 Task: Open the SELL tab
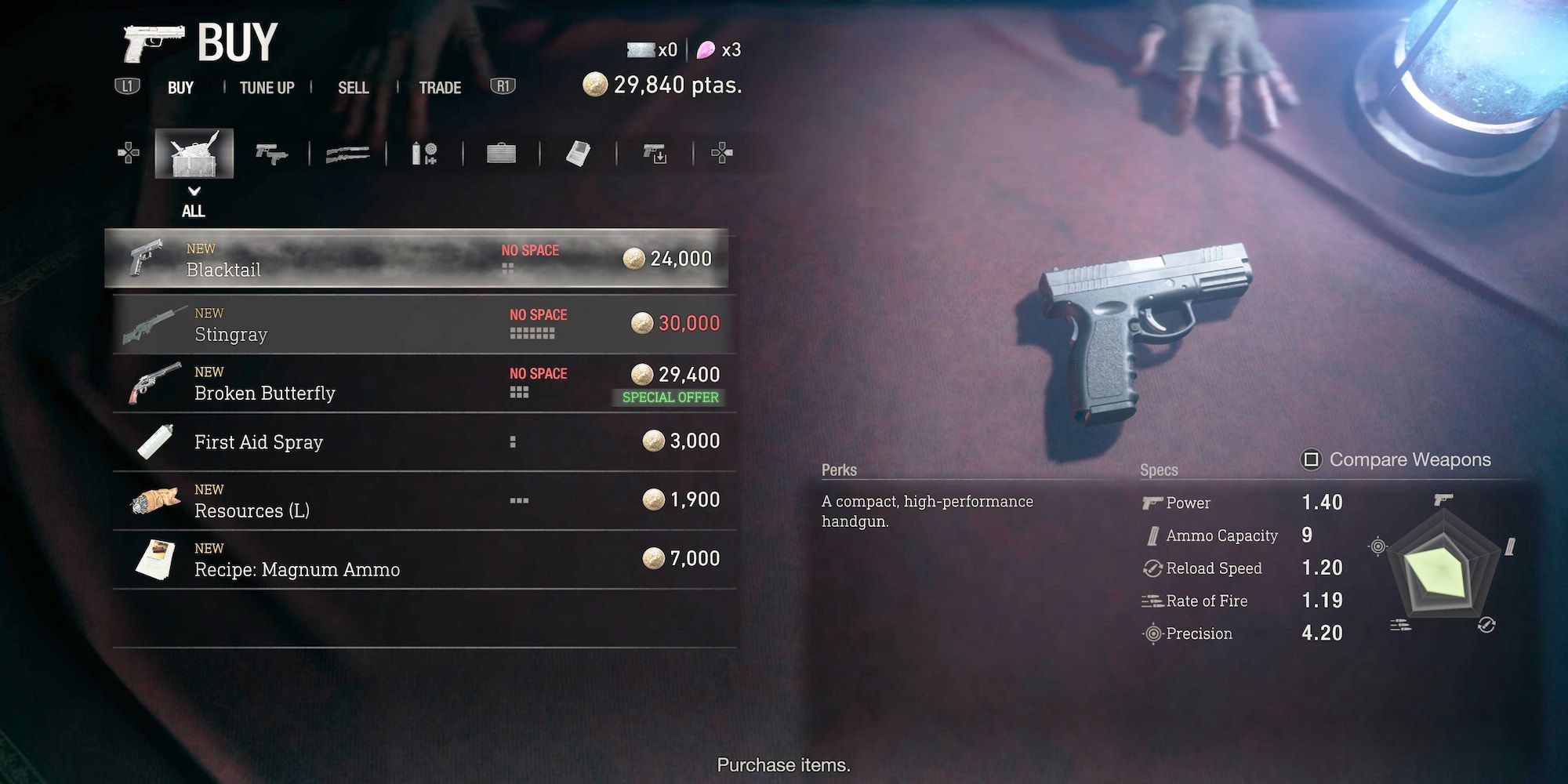(x=354, y=88)
